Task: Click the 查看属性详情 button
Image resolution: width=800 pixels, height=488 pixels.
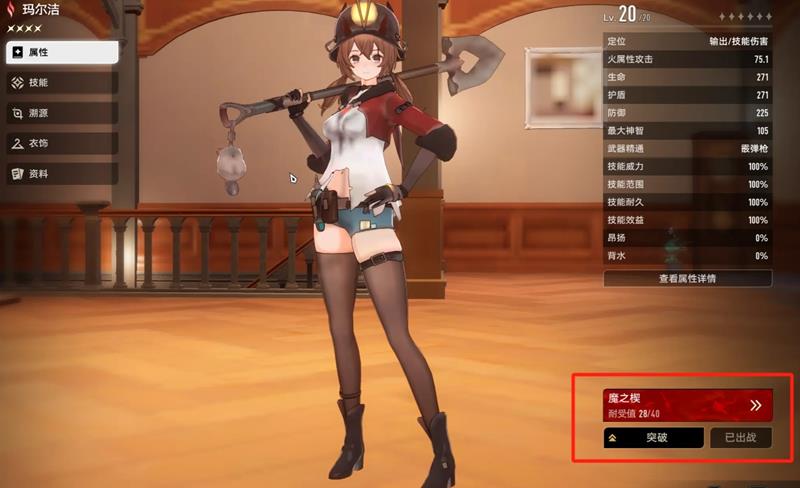Action: [x=687, y=278]
